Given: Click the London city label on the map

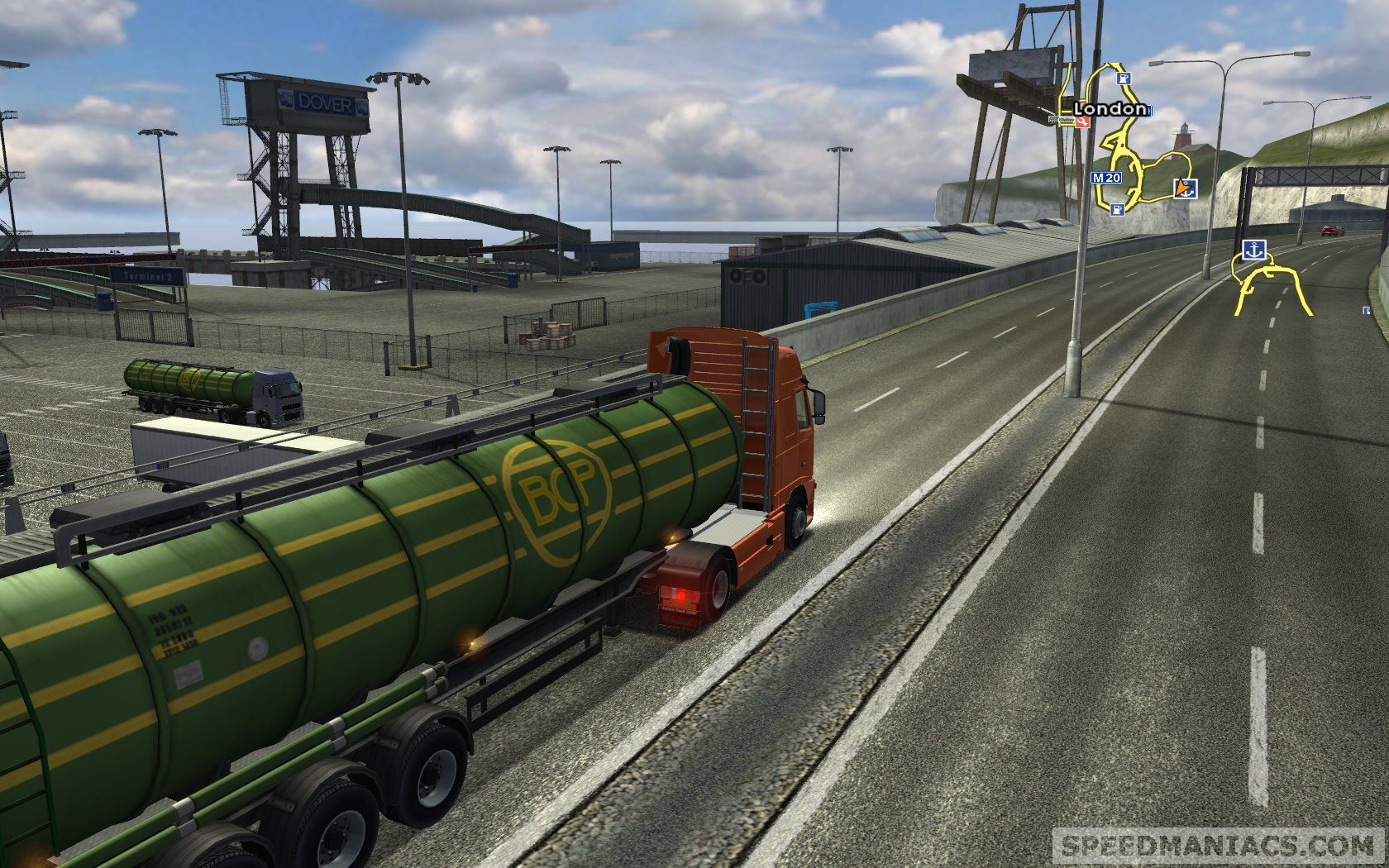Looking at the screenshot, I should (x=1110, y=109).
